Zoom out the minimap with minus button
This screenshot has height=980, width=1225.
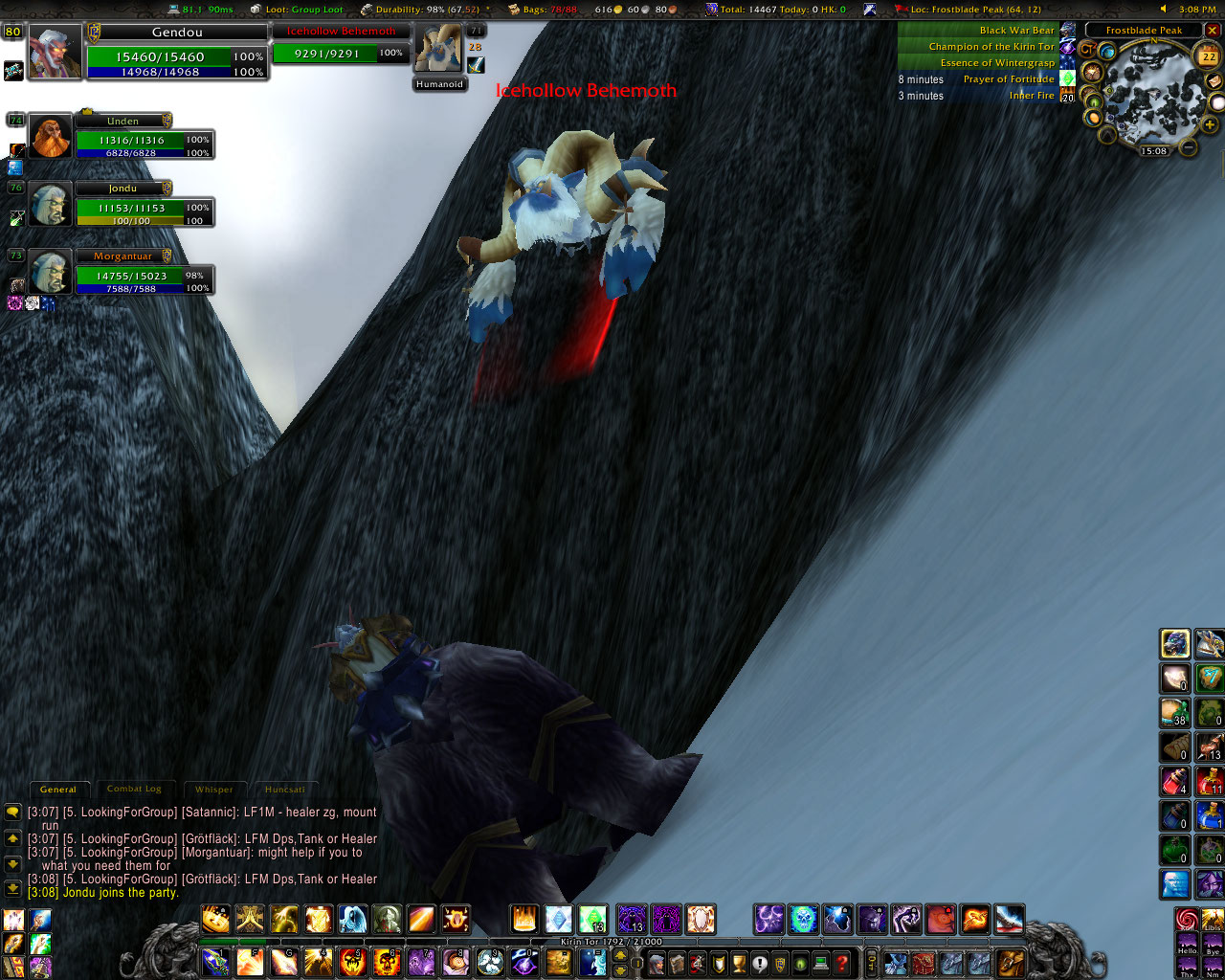1188,147
